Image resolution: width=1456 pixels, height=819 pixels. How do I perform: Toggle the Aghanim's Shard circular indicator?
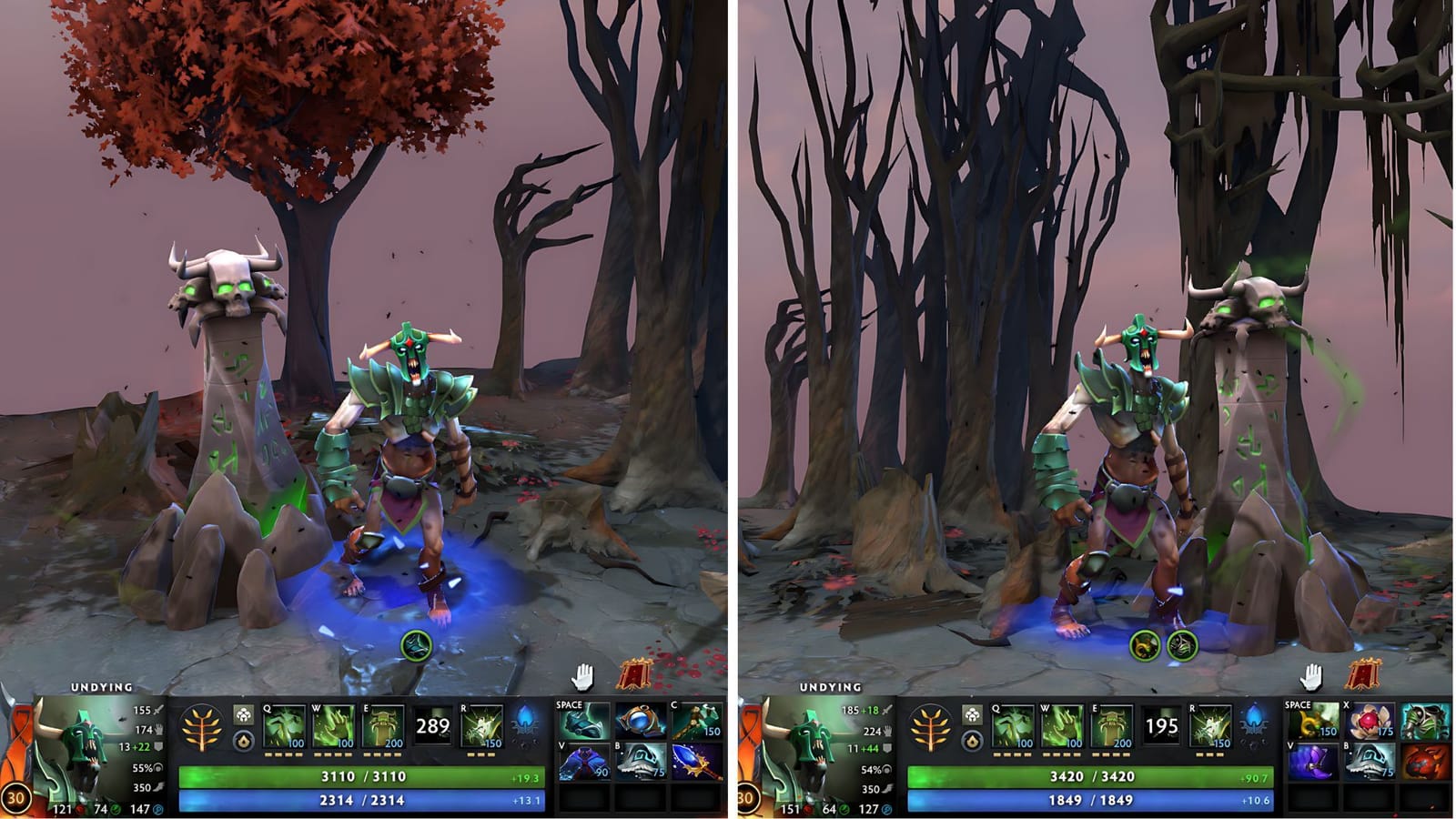click(x=244, y=739)
